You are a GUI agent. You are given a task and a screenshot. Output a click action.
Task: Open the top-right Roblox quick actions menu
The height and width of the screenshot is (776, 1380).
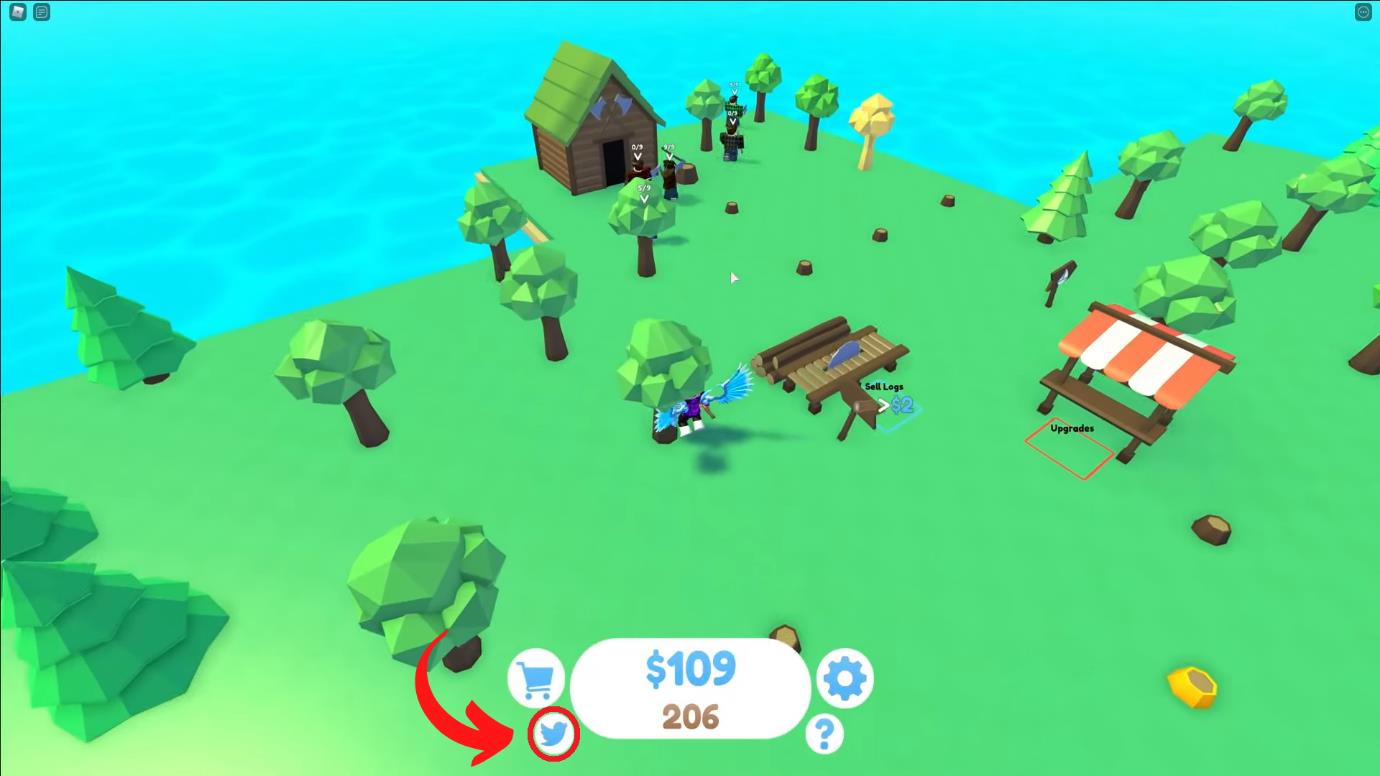tap(1363, 11)
